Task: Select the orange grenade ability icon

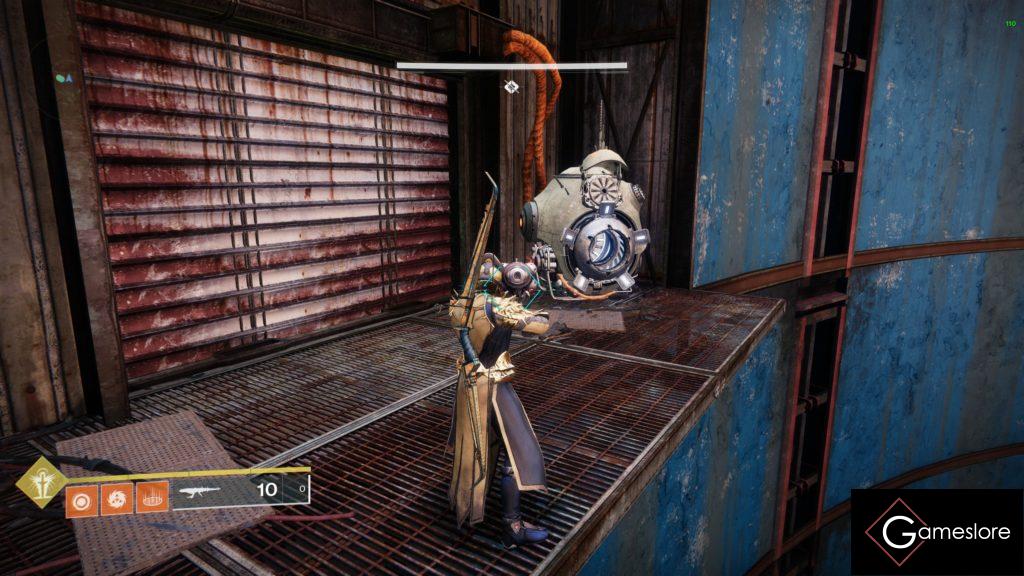Action: (x=80, y=498)
